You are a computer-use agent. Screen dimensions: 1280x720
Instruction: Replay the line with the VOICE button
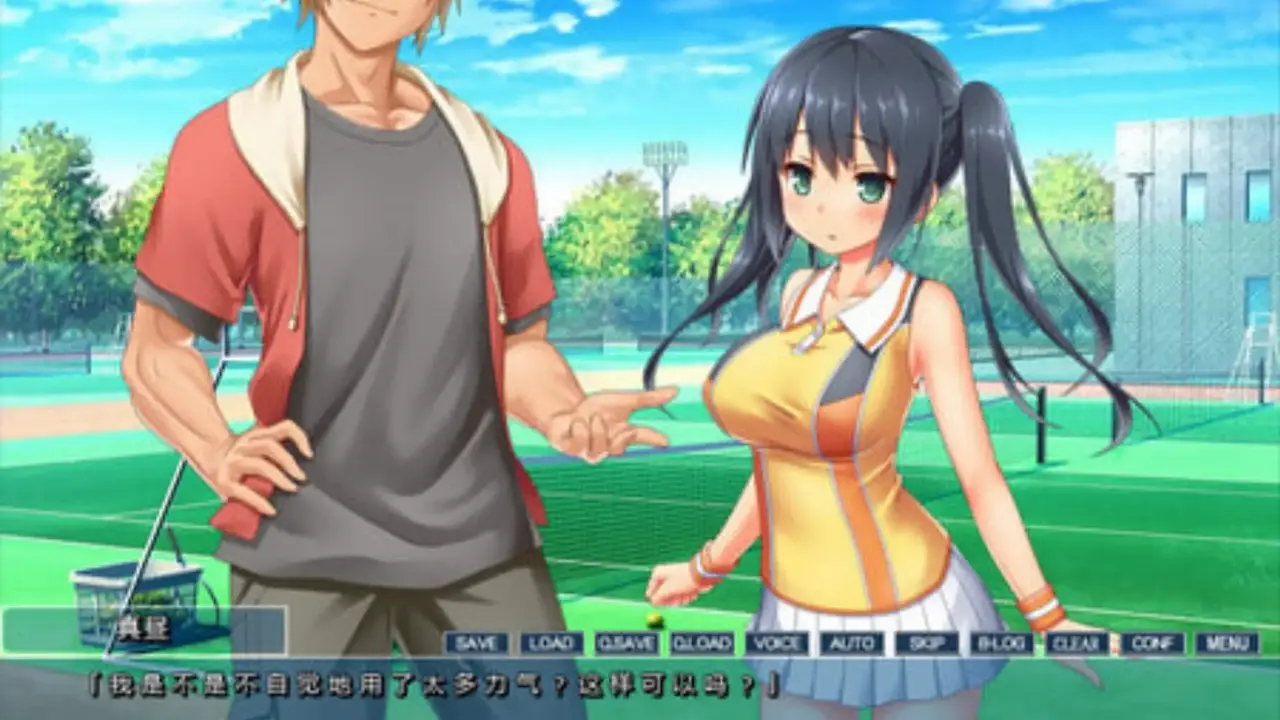coord(776,643)
